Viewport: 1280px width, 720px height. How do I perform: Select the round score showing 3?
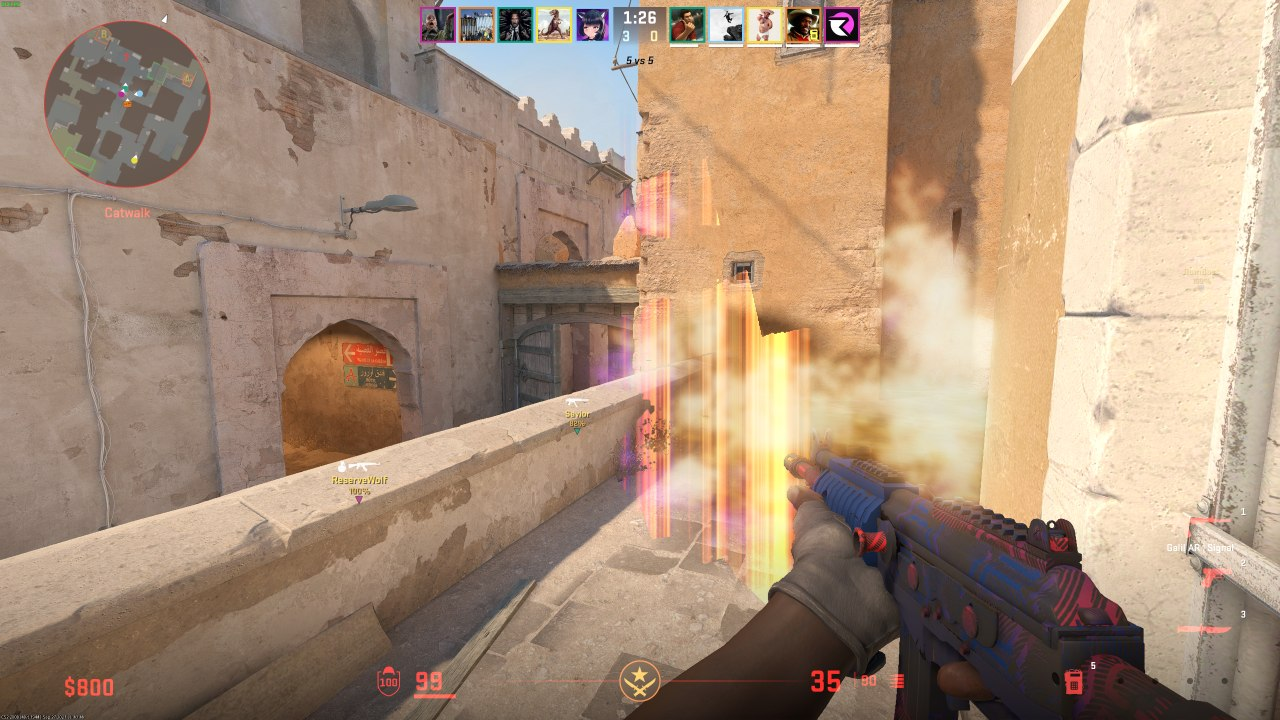625,36
